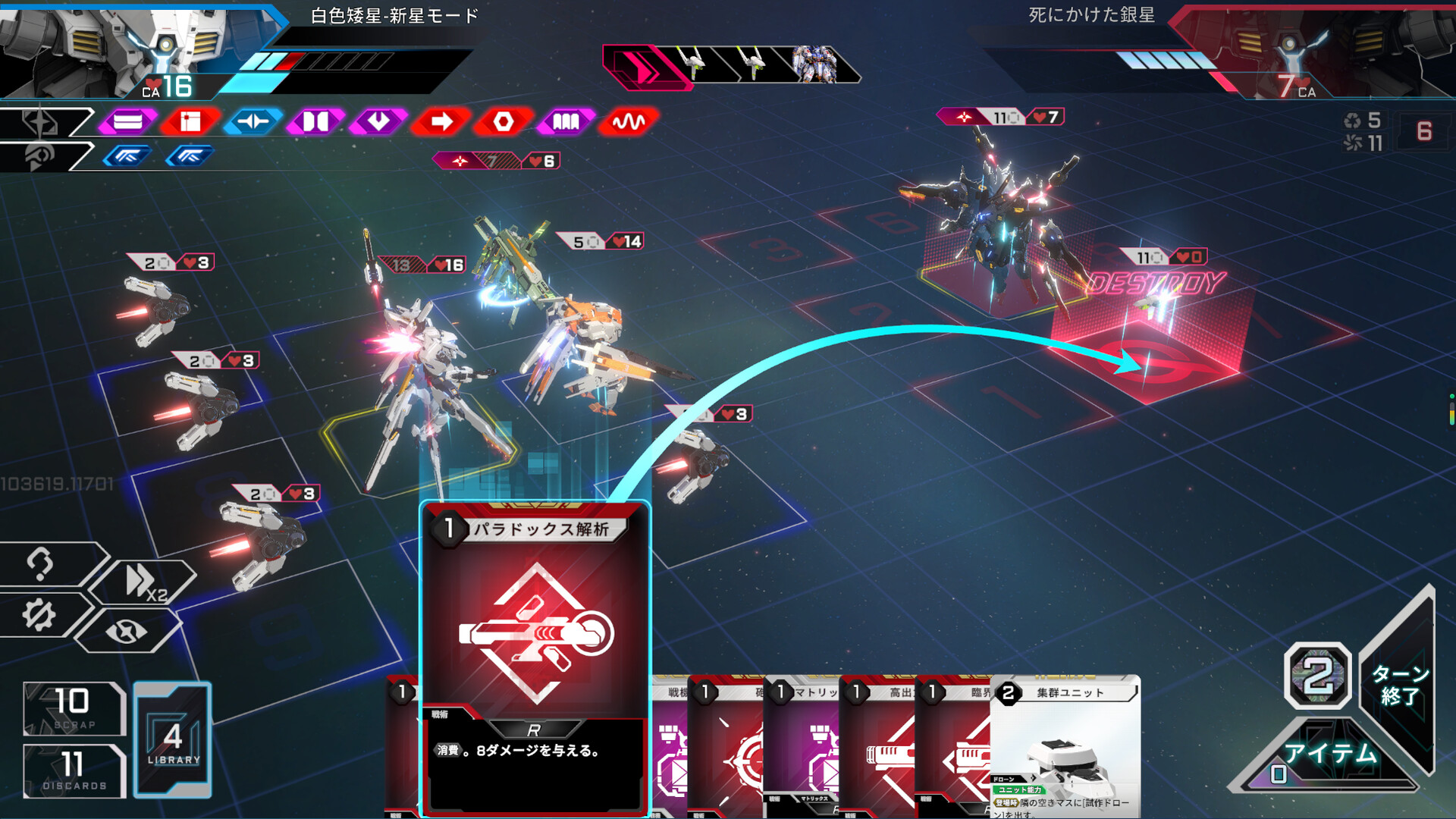
Task: Select the blue converging arrows icon
Action: coord(253,121)
